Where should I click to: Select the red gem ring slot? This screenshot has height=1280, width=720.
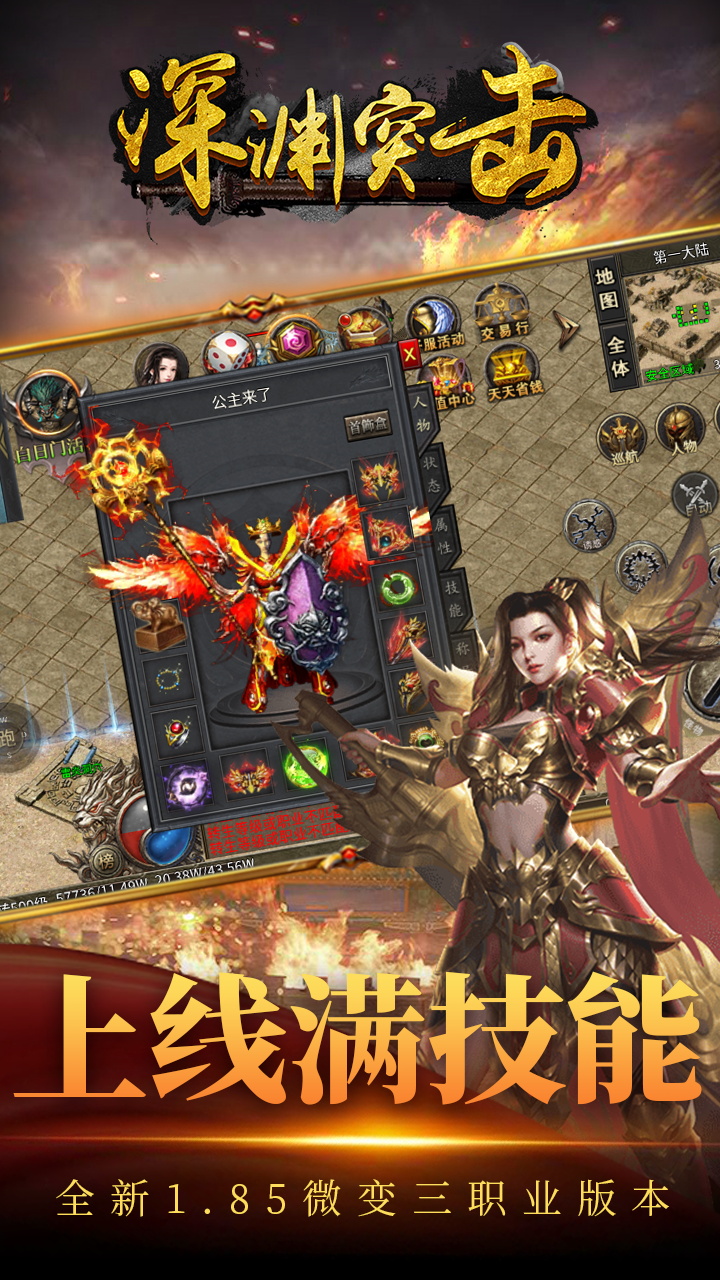176,733
